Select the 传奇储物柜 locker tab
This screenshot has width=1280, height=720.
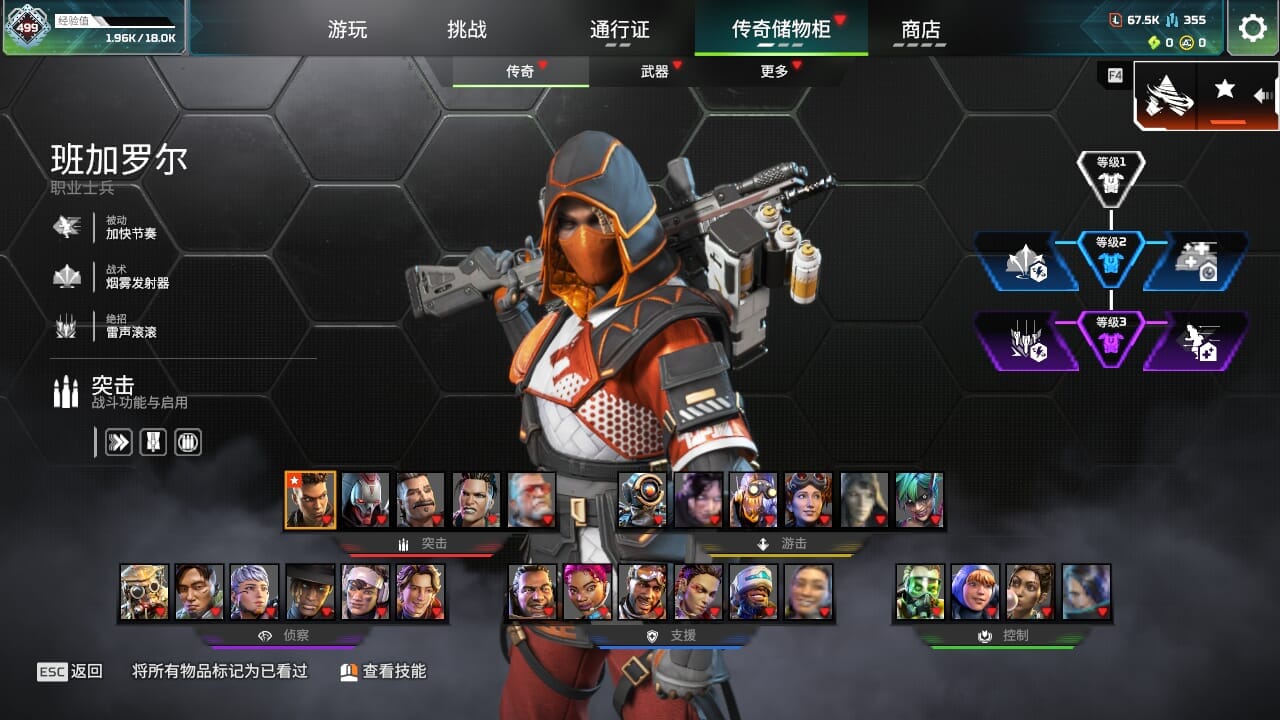tap(781, 29)
